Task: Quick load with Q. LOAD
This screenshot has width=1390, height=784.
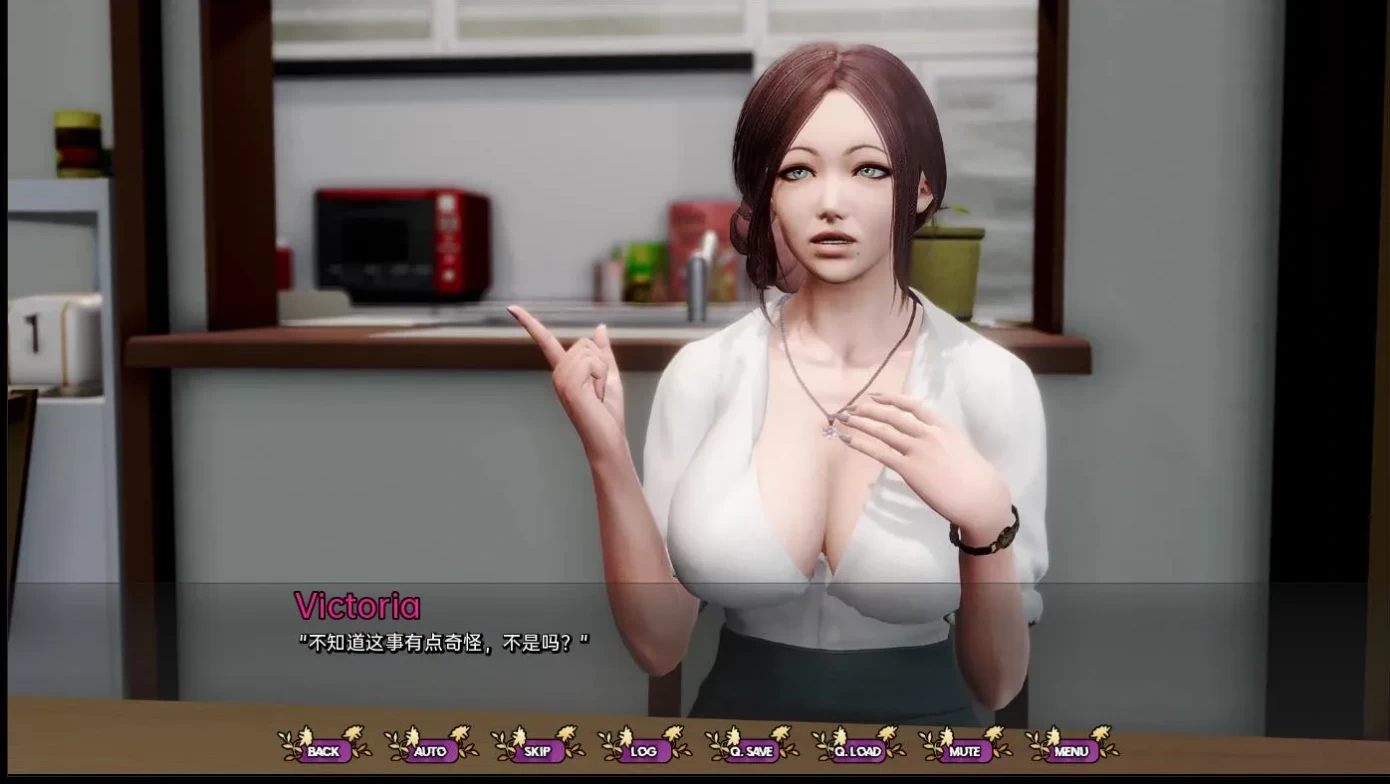Action: [x=858, y=750]
